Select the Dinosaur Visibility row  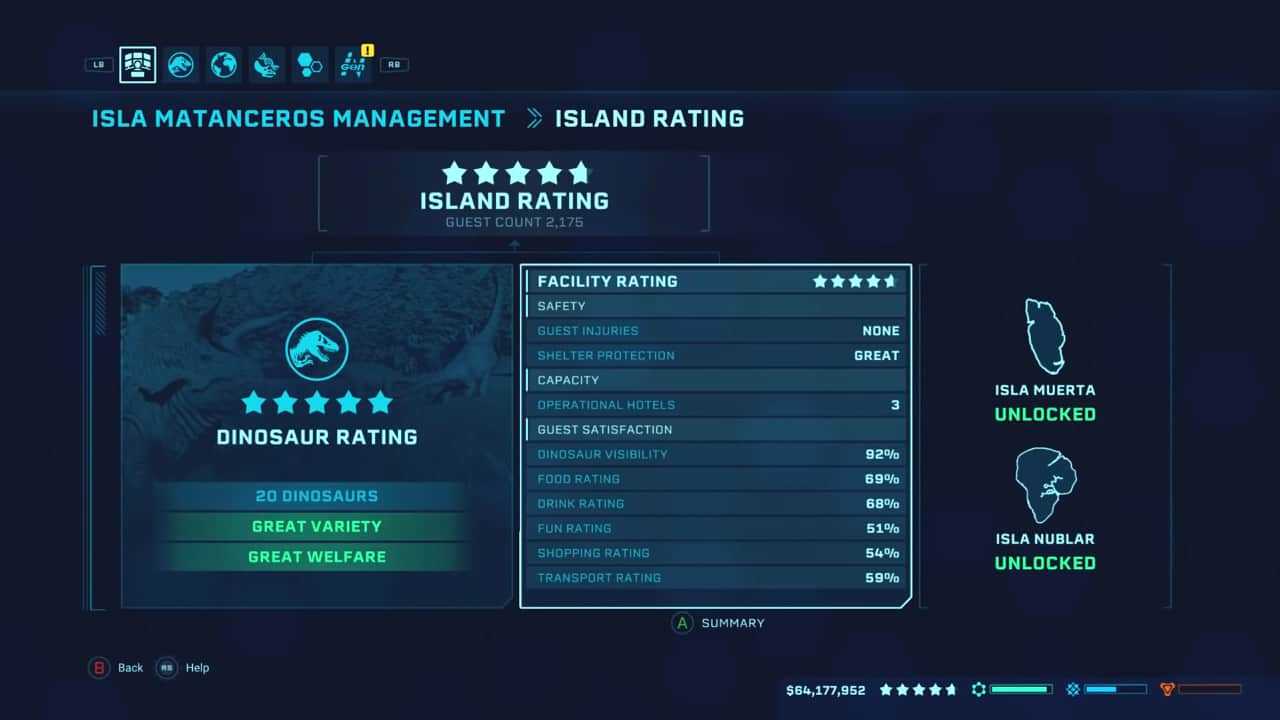tap(715, 454)
